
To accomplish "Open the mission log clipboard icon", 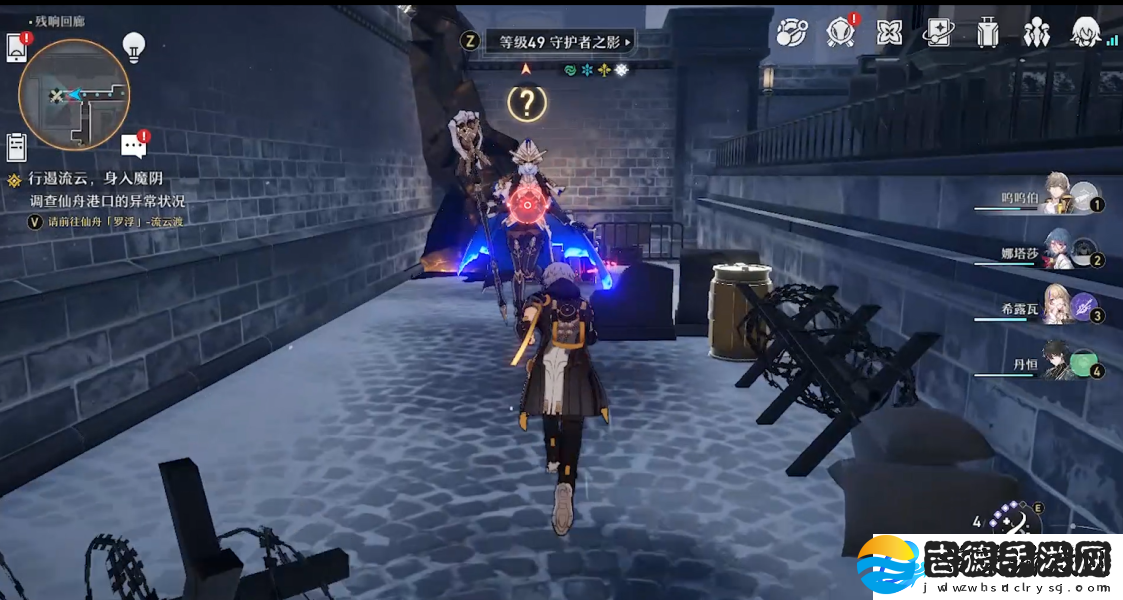I will point(16,147).
